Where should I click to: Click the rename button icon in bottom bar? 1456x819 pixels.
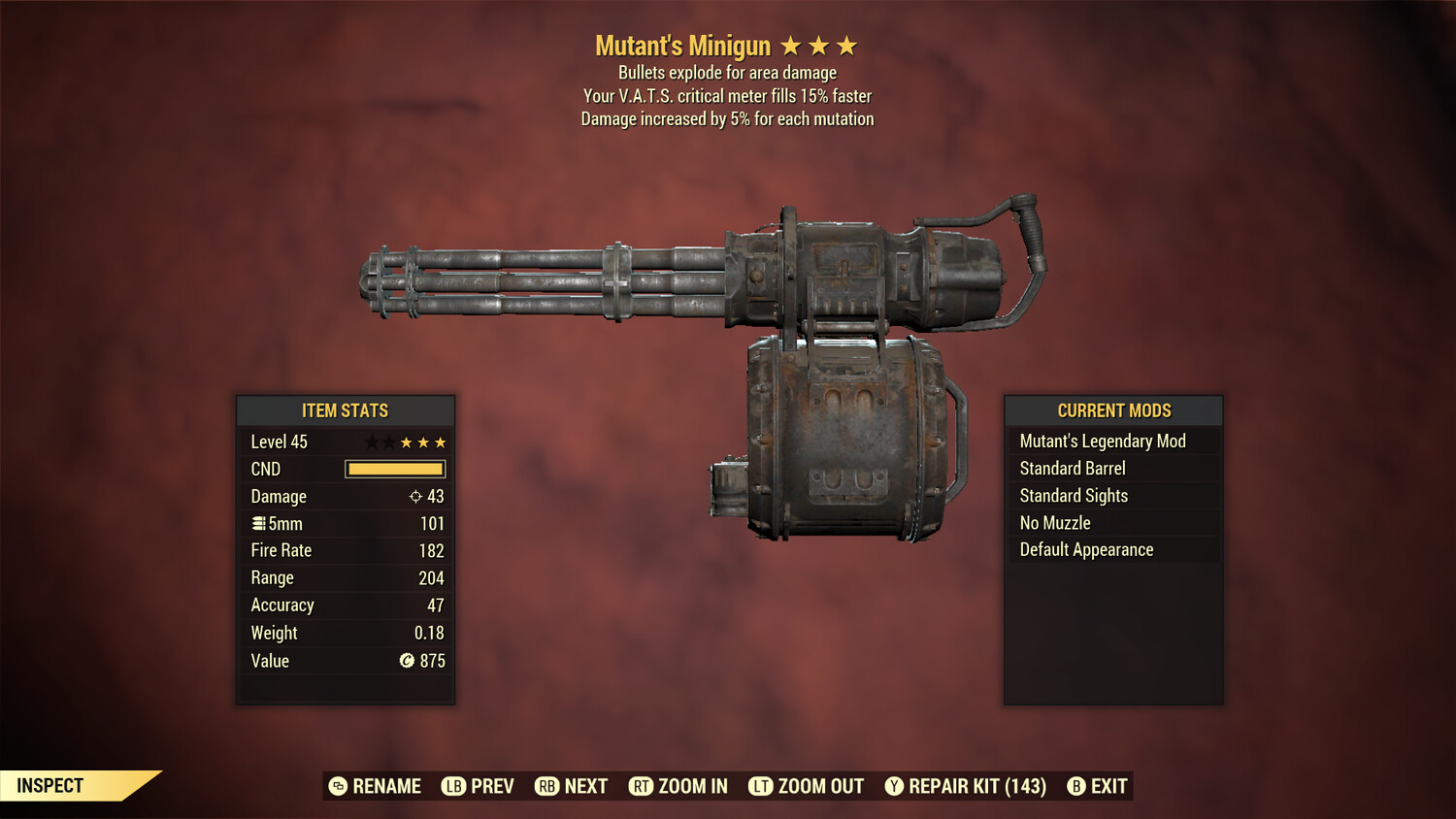pos(337,786)
